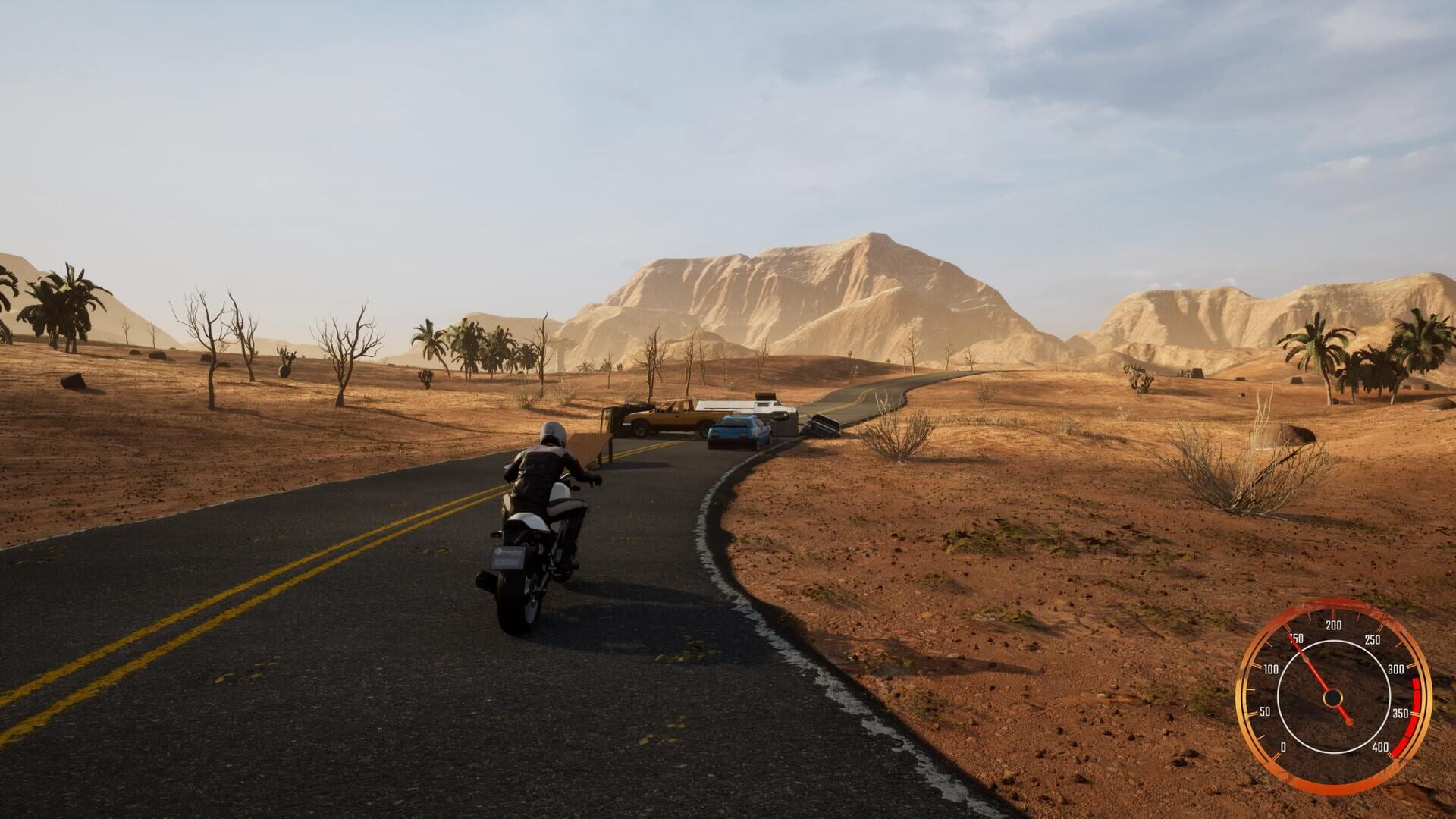Select the motorcycle's license plate
Viewport: 1456px width, 819px height.
point(508,557)
